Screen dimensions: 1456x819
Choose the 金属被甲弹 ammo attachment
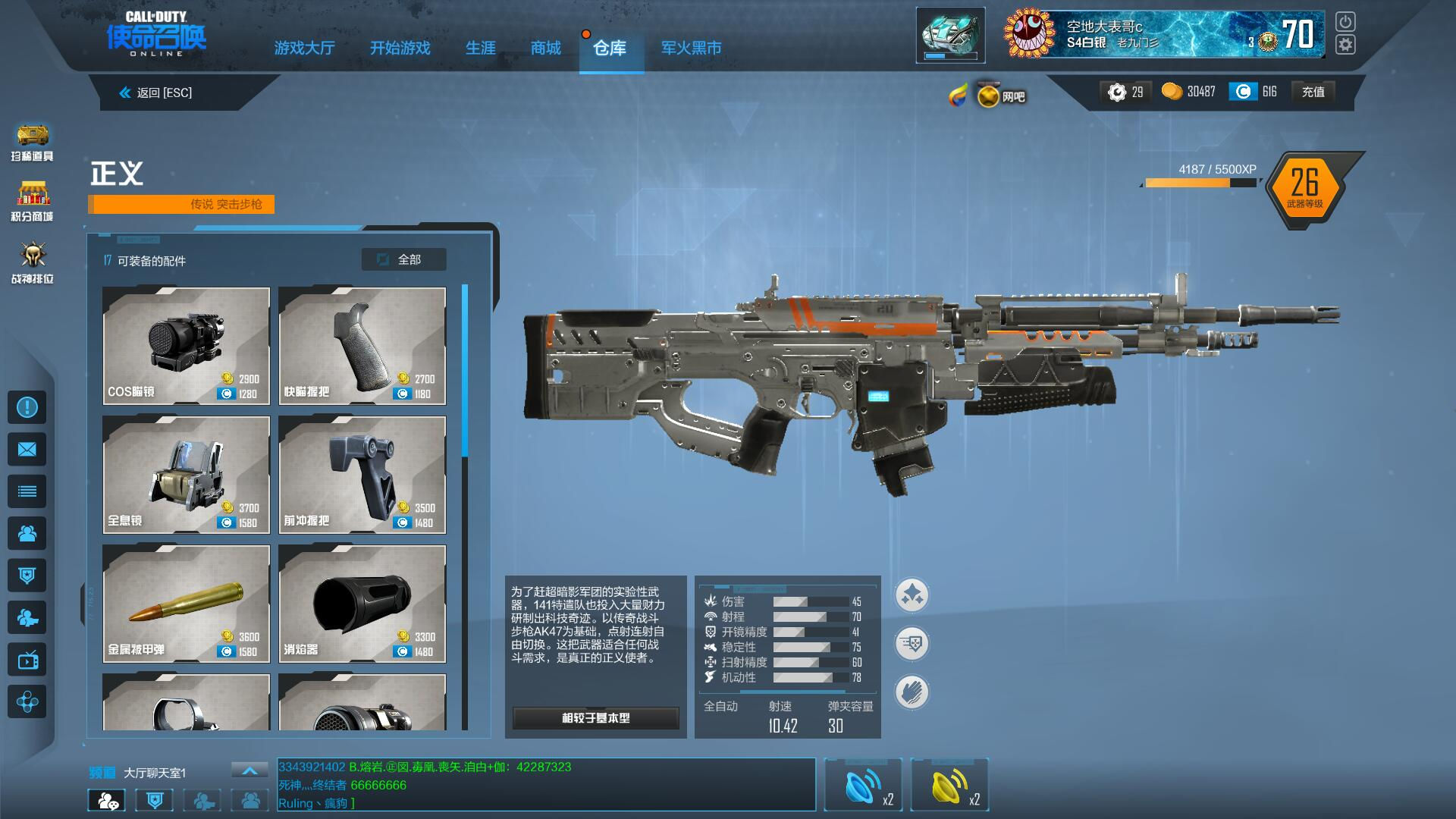(x=186, y=604)
